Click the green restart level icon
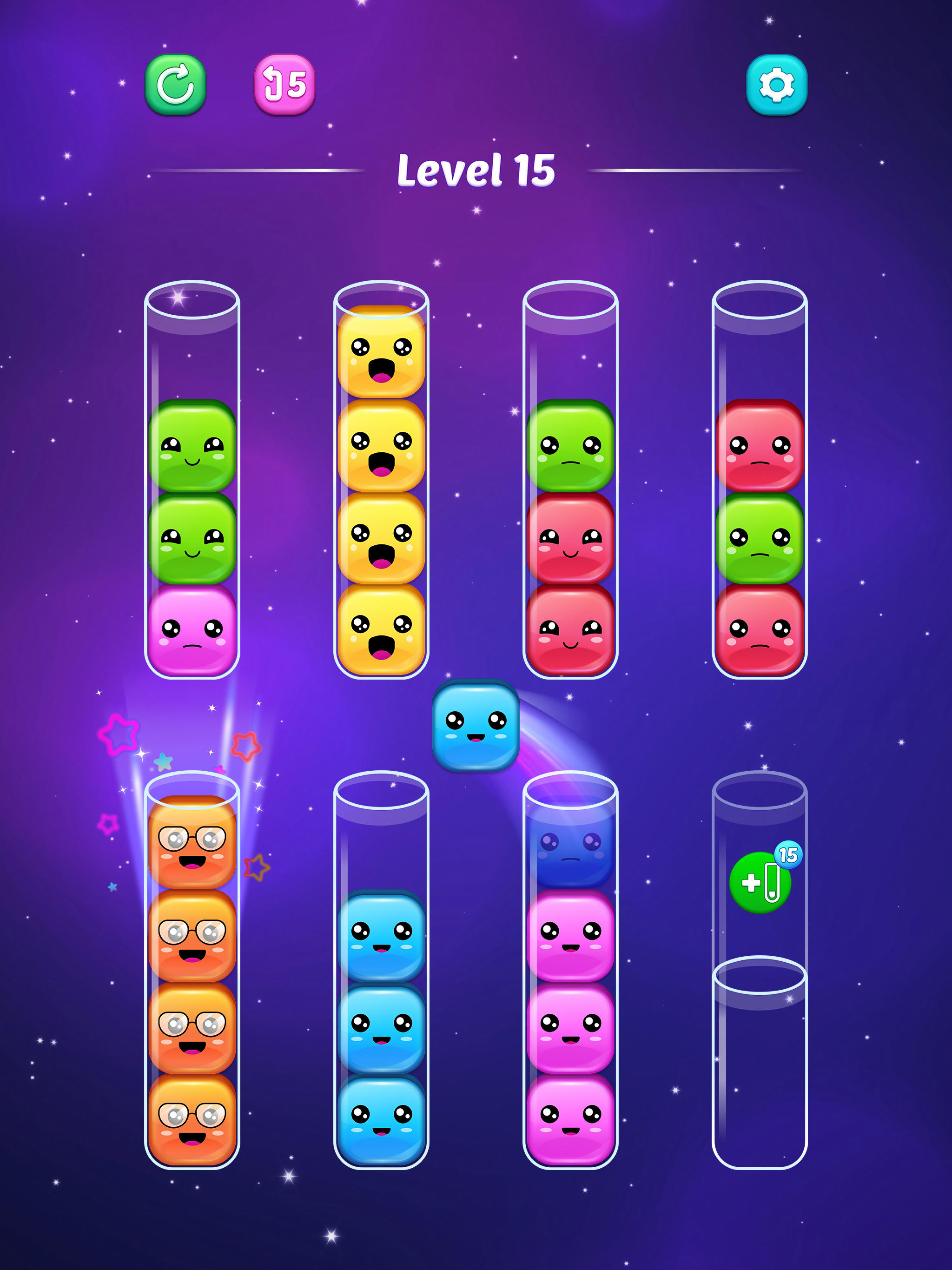 point(175,86)
